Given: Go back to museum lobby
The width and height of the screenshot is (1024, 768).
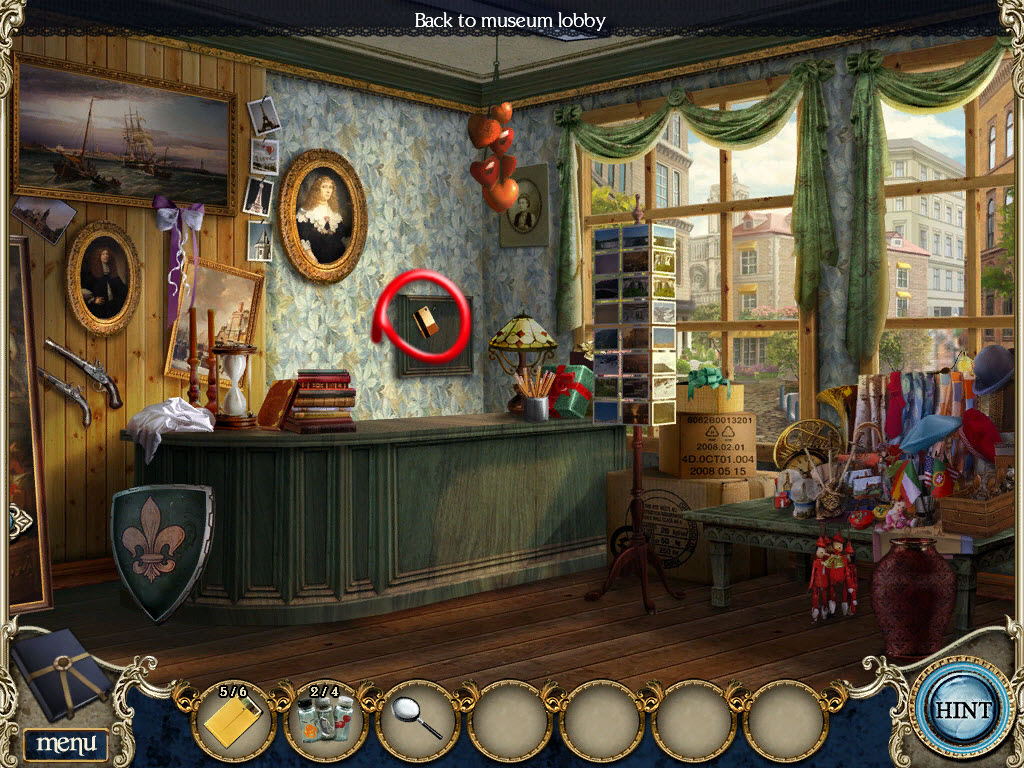Looking at the screenshot, I should point(510,20).
